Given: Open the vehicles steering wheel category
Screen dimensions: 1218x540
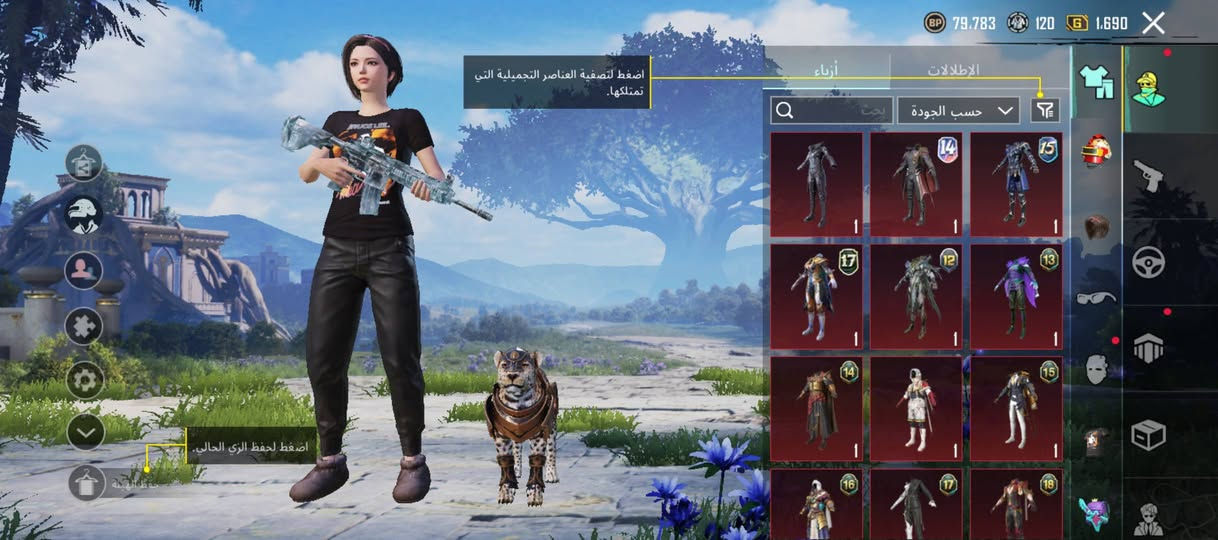Looking at the screenshot, I should (1148, 262).
